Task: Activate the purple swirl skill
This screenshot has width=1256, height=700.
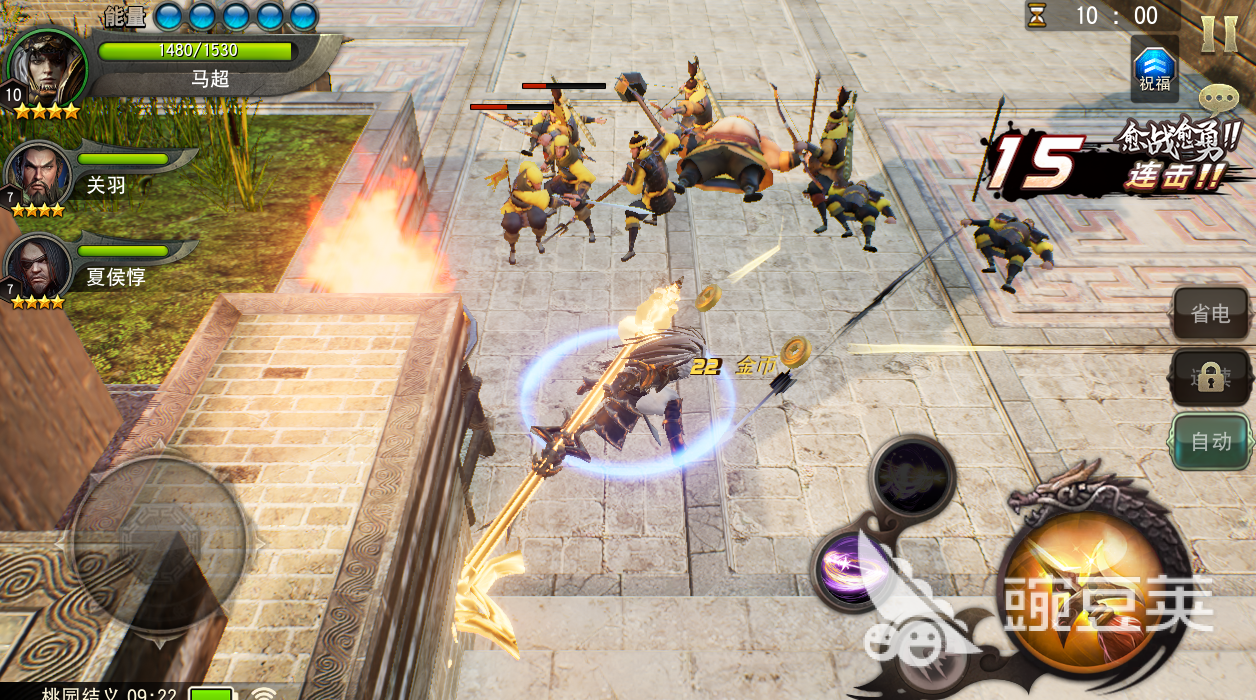Action: coord(848,566)
